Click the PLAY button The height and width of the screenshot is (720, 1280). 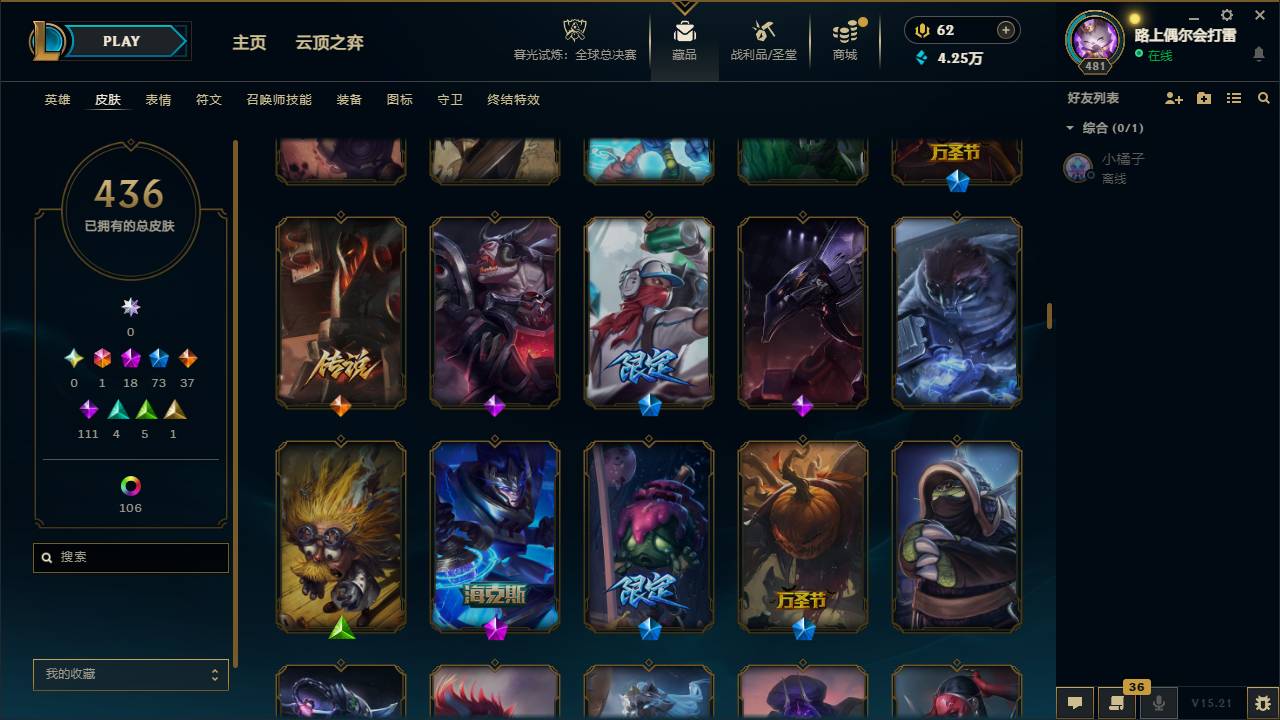120,41
